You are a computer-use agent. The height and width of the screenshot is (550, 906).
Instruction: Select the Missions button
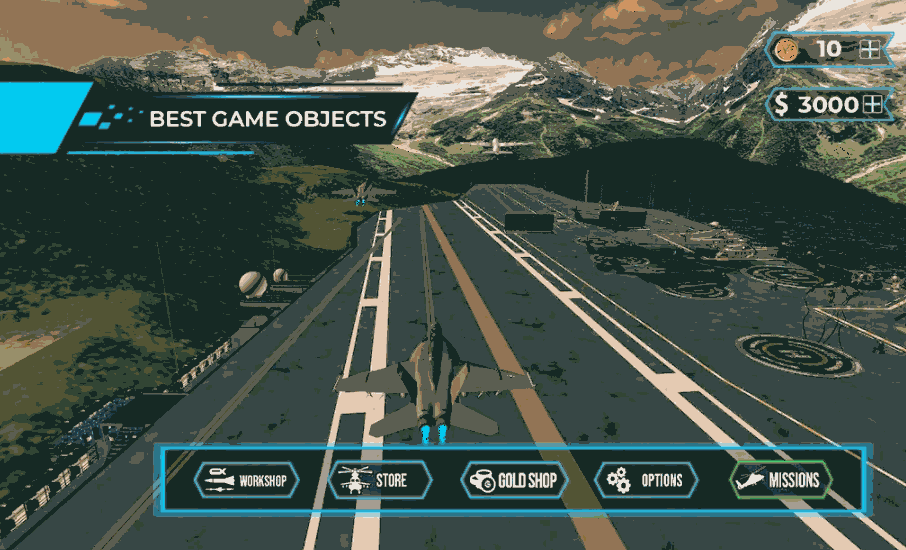(781, 480)
